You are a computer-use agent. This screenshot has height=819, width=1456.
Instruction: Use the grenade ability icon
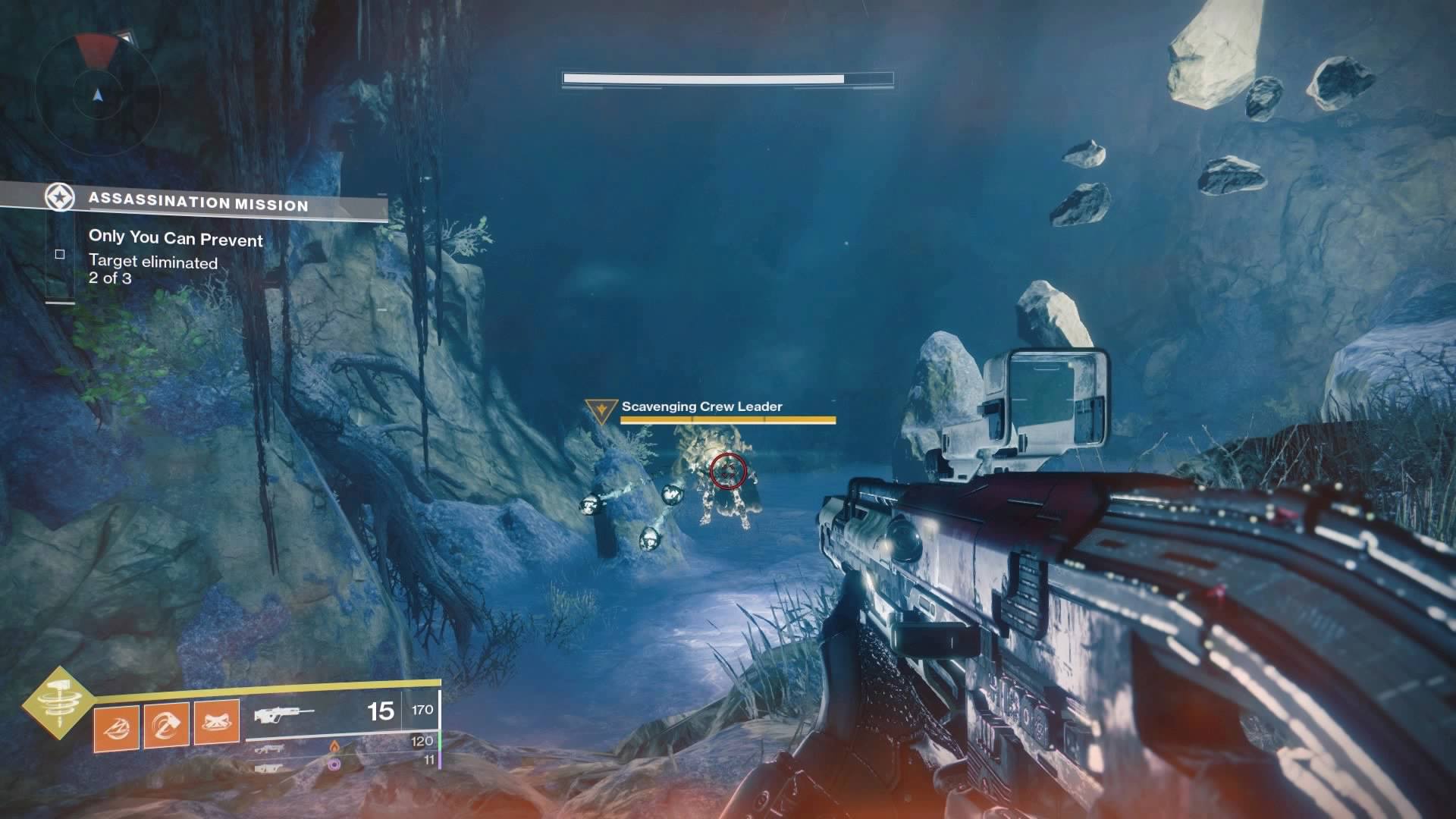[116, 728]
